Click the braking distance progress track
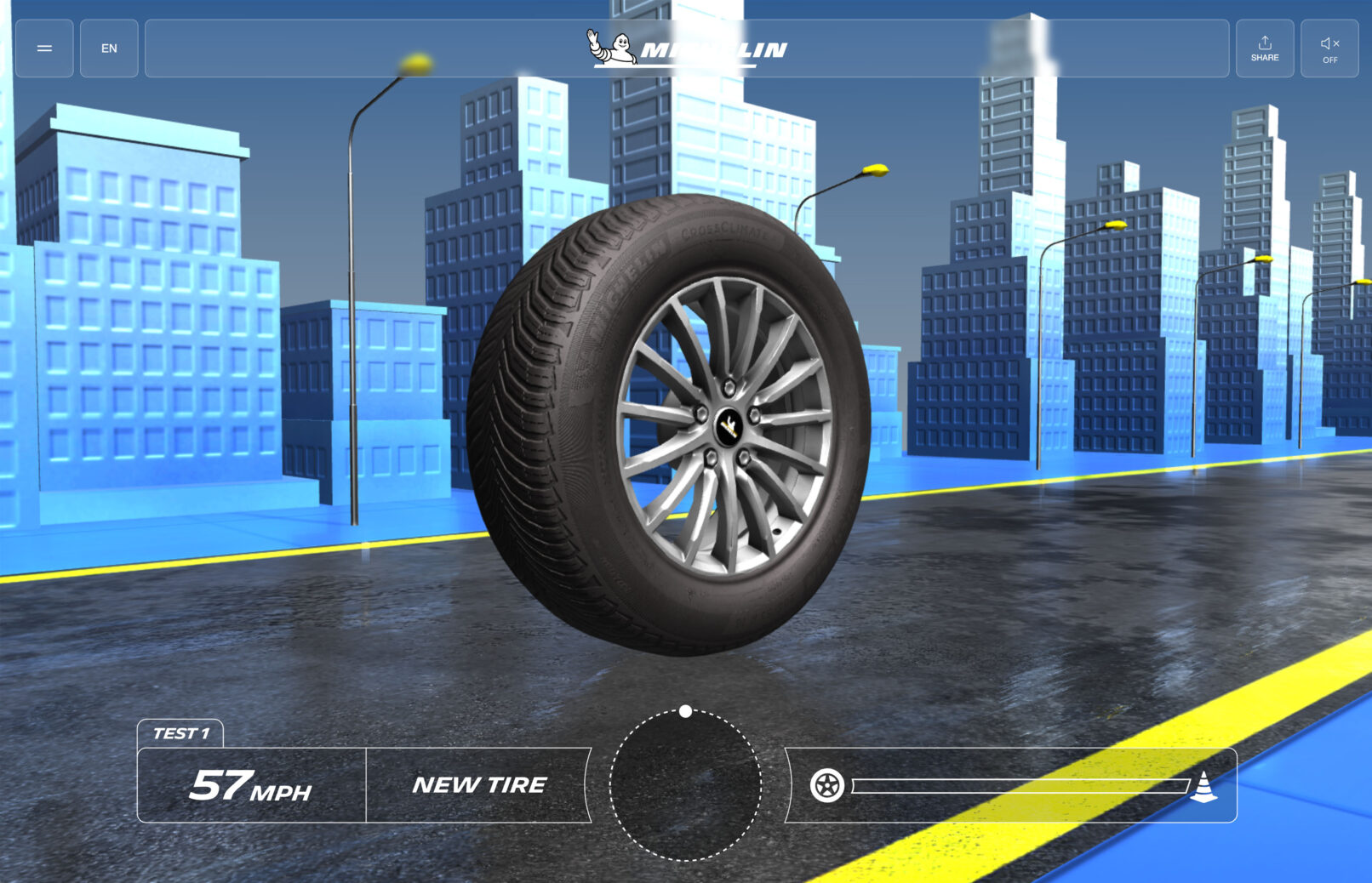 click(1020, 785)
